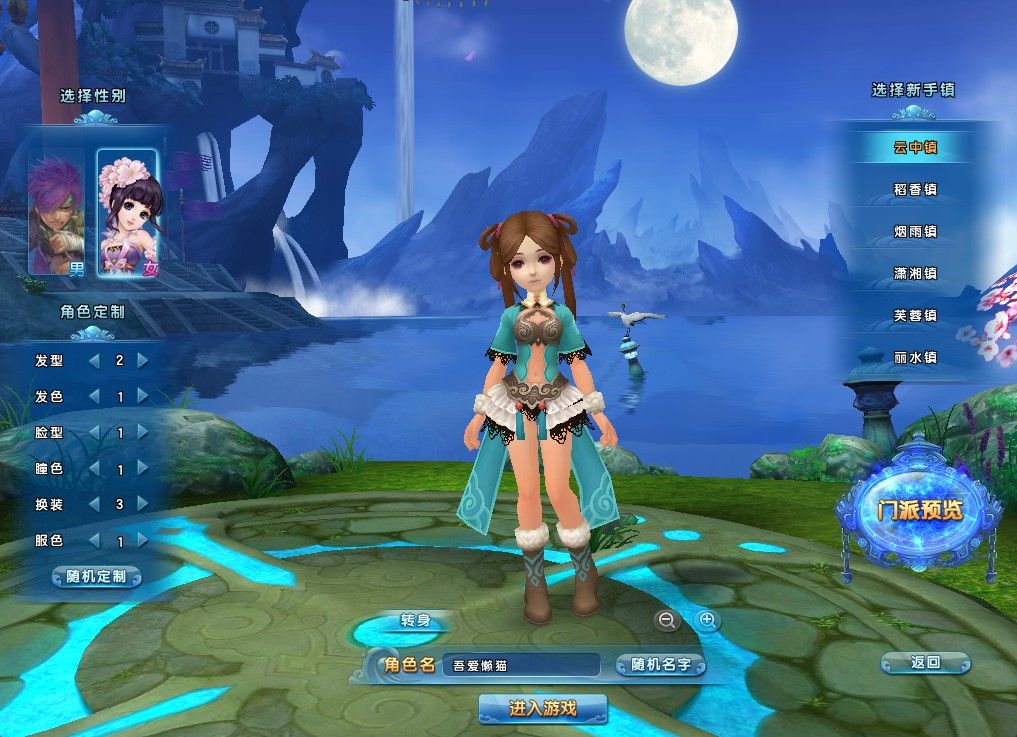This screenshot has width=1017, height=737.
Task: Advance 发型 hairstyle to next option
Action: click(x=143, y=360)
